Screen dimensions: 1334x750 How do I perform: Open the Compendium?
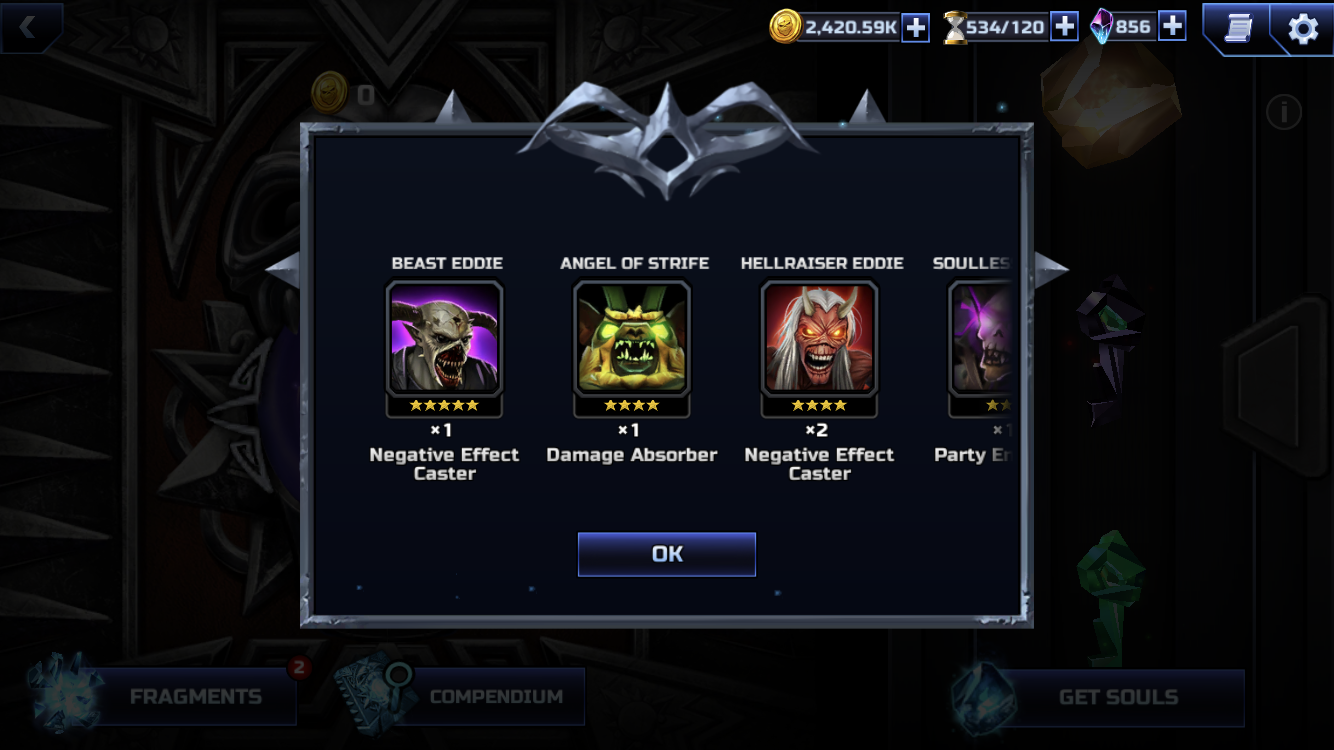coord(495,697)
